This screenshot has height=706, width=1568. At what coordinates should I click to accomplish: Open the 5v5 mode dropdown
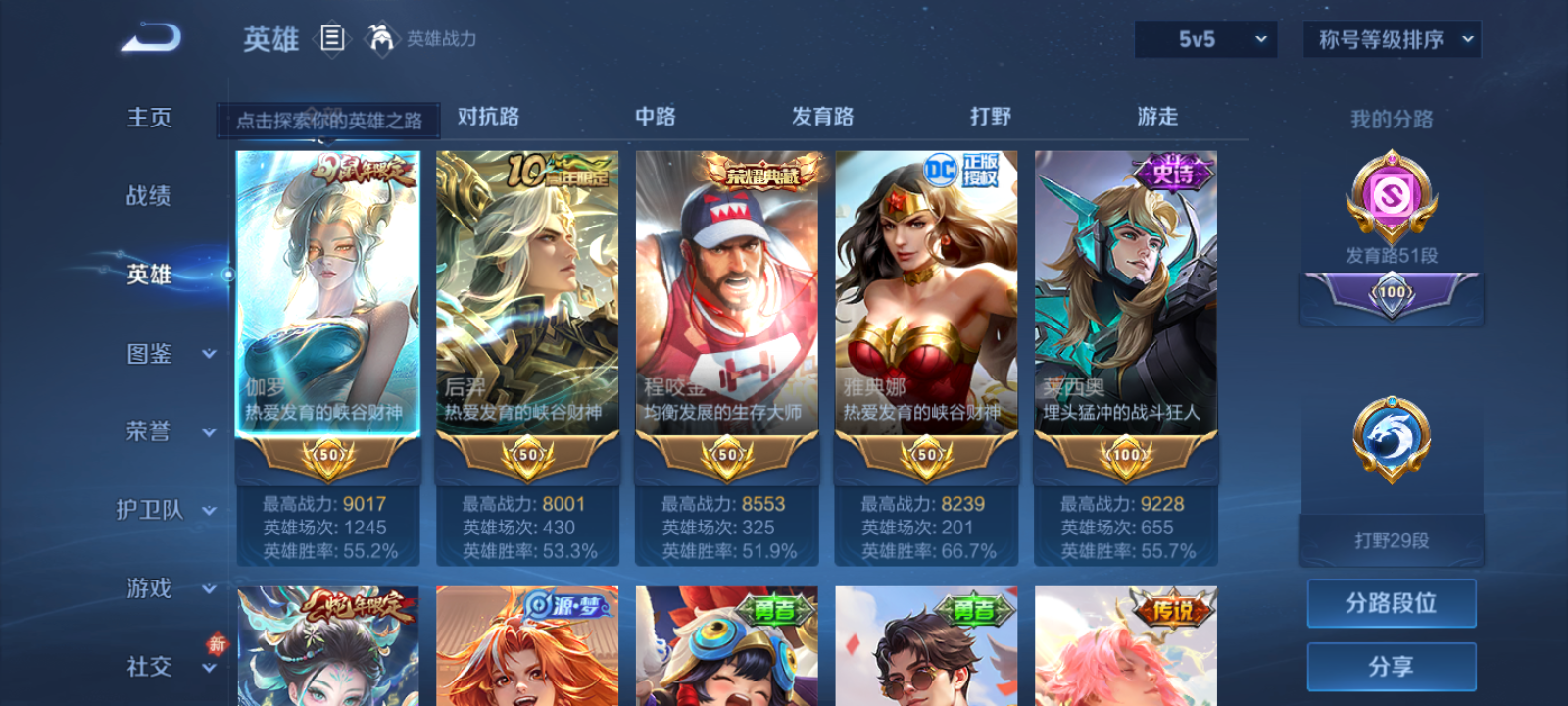click(1204, 39)
